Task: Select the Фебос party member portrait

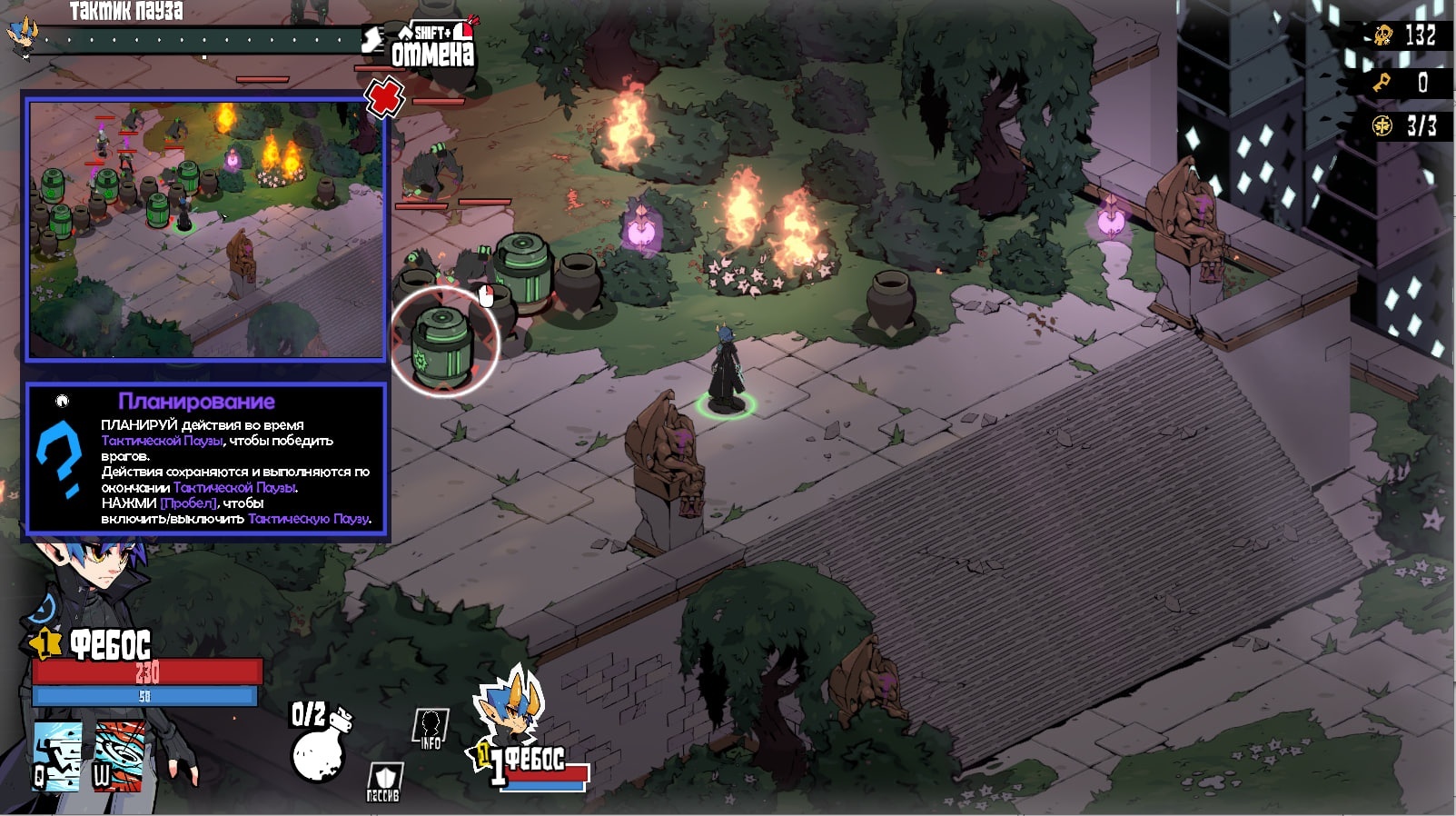Action: tap(513, 718)
